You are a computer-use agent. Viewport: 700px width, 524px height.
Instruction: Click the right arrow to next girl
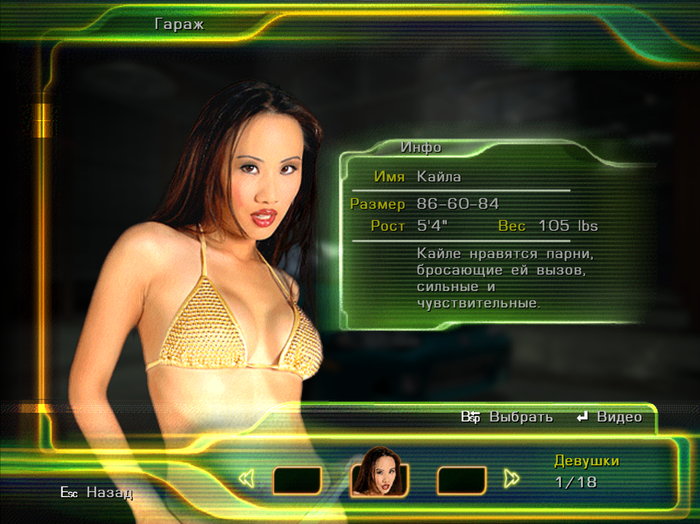[x=512, y=479]
